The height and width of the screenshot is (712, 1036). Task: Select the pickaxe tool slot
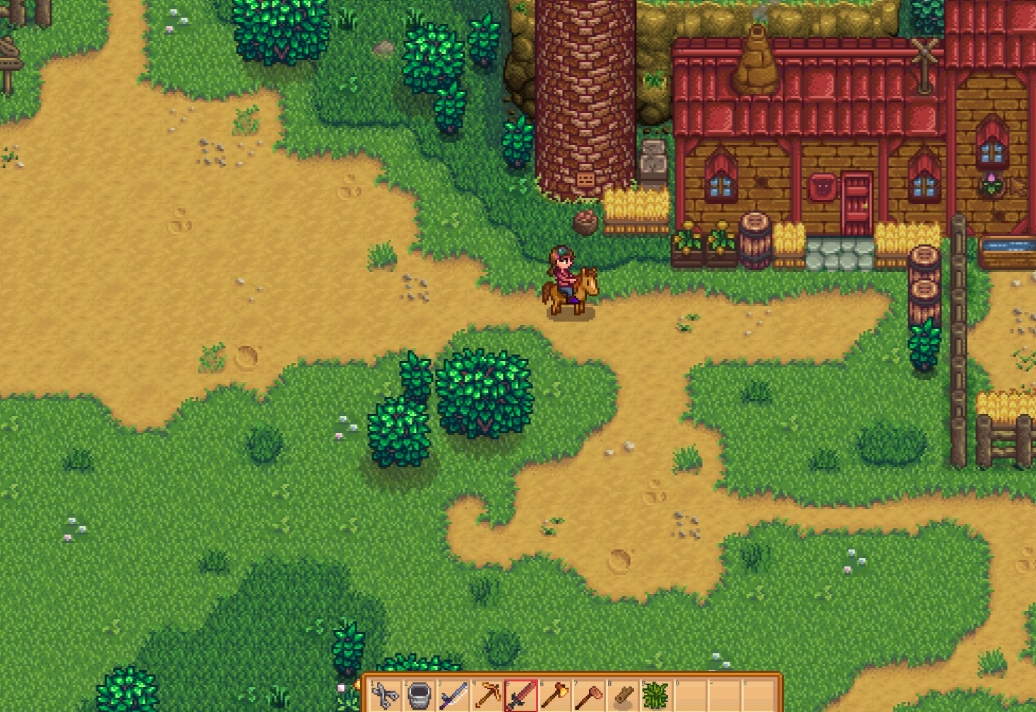coord(487,695)
